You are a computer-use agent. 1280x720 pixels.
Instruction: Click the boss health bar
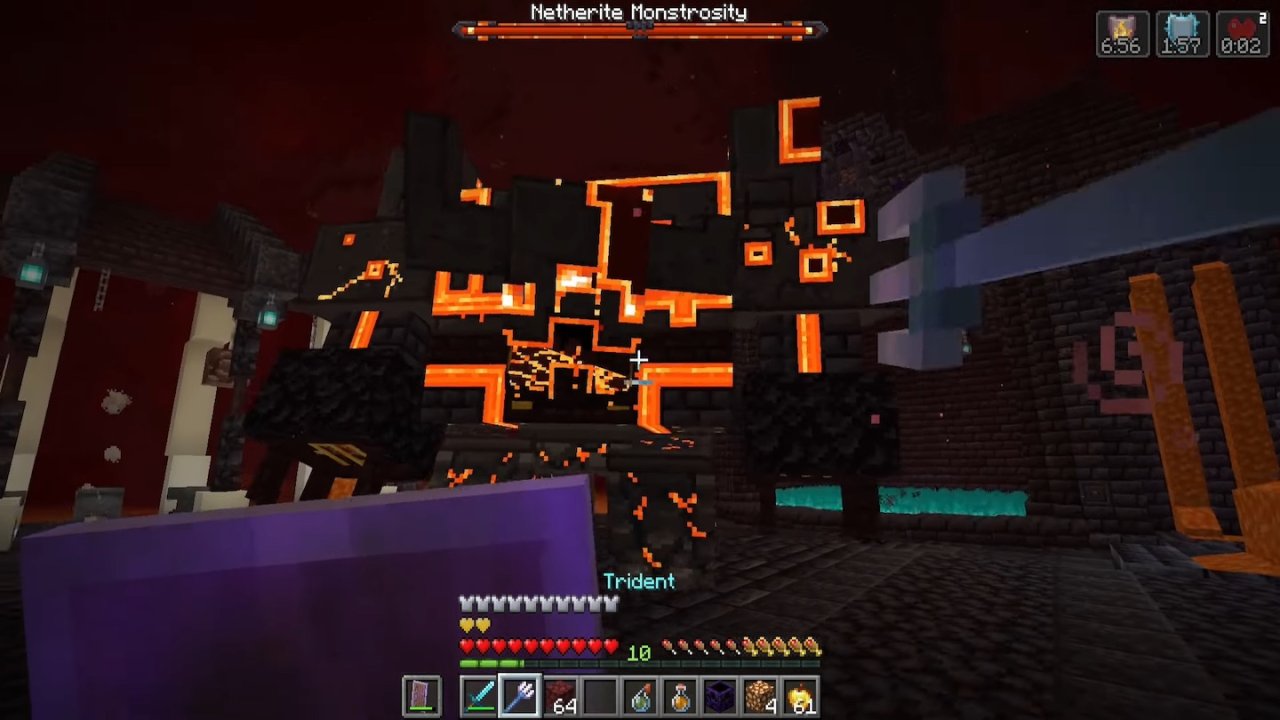[638, 31]
